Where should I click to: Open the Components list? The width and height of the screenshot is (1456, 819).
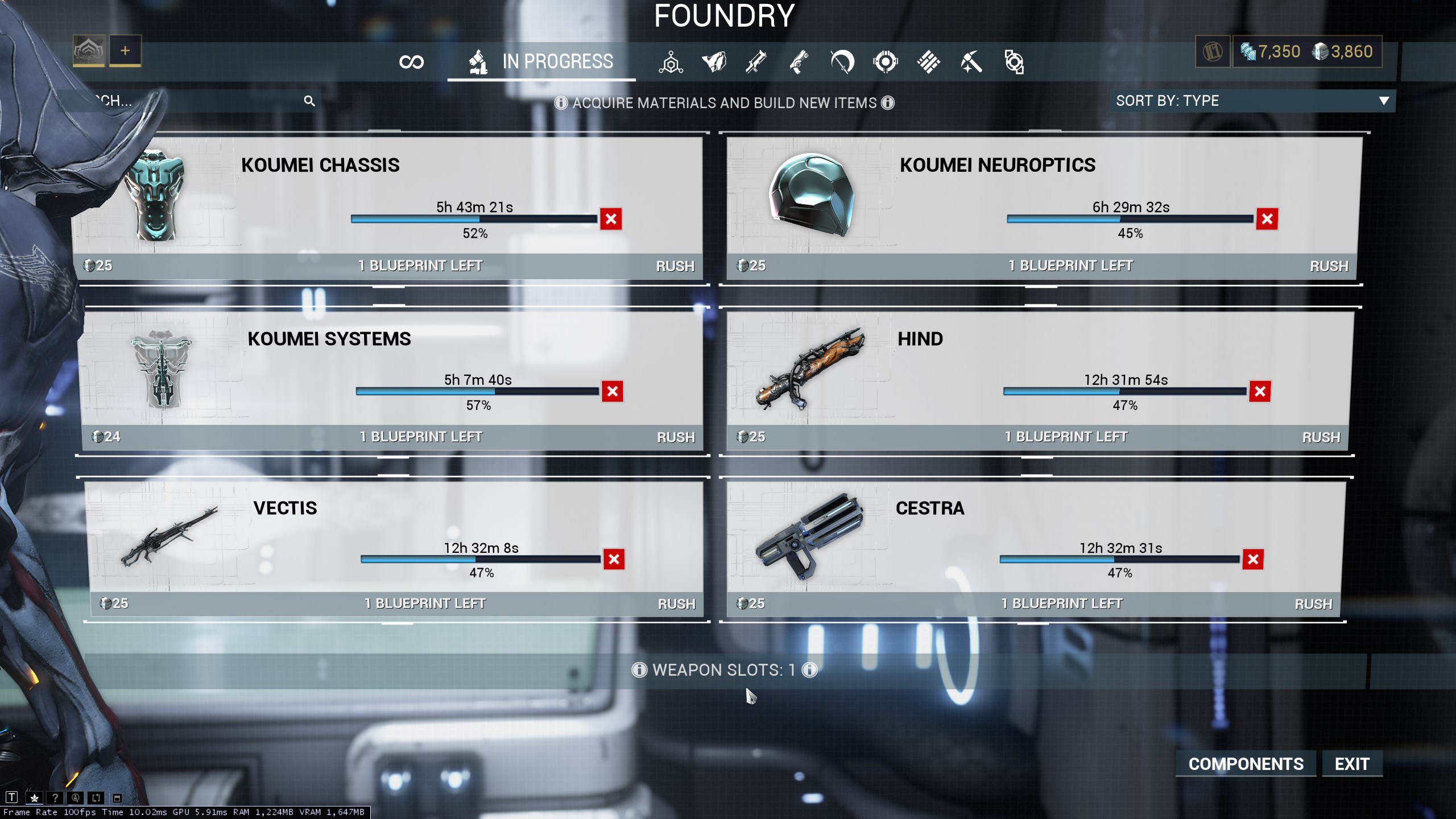coord(1246,764)
